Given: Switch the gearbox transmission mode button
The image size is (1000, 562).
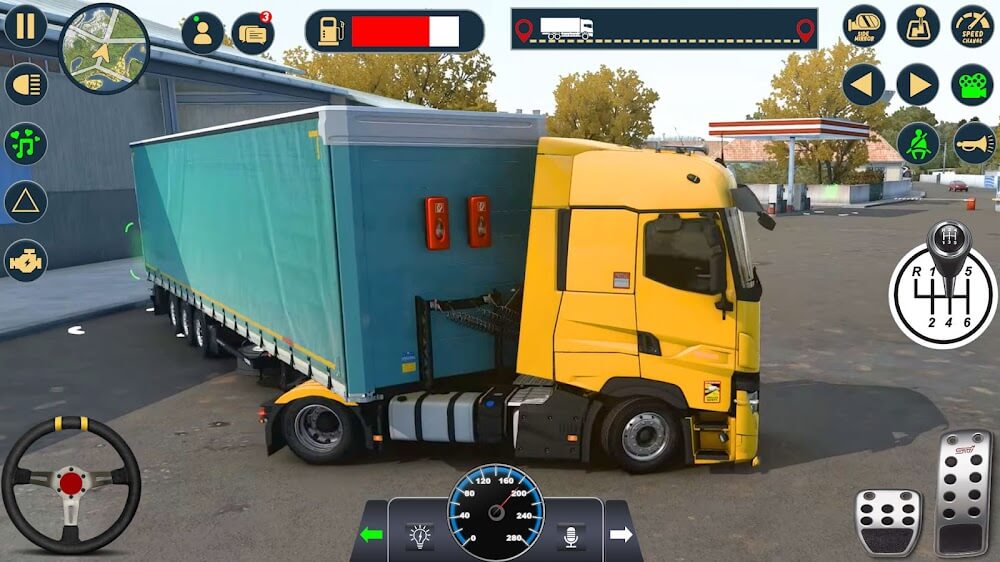Looking at the screenshot, I should [x=917, y=26].
